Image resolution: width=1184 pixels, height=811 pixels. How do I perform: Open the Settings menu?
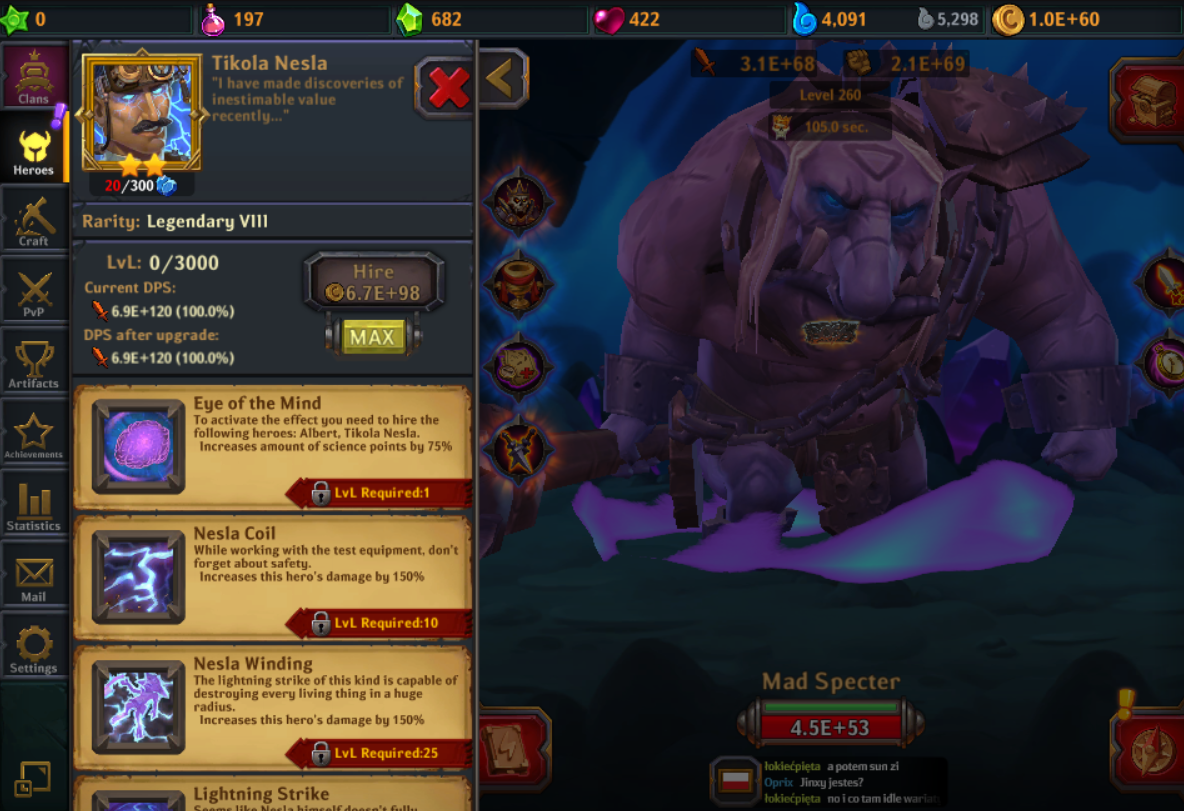pos(34,649)
